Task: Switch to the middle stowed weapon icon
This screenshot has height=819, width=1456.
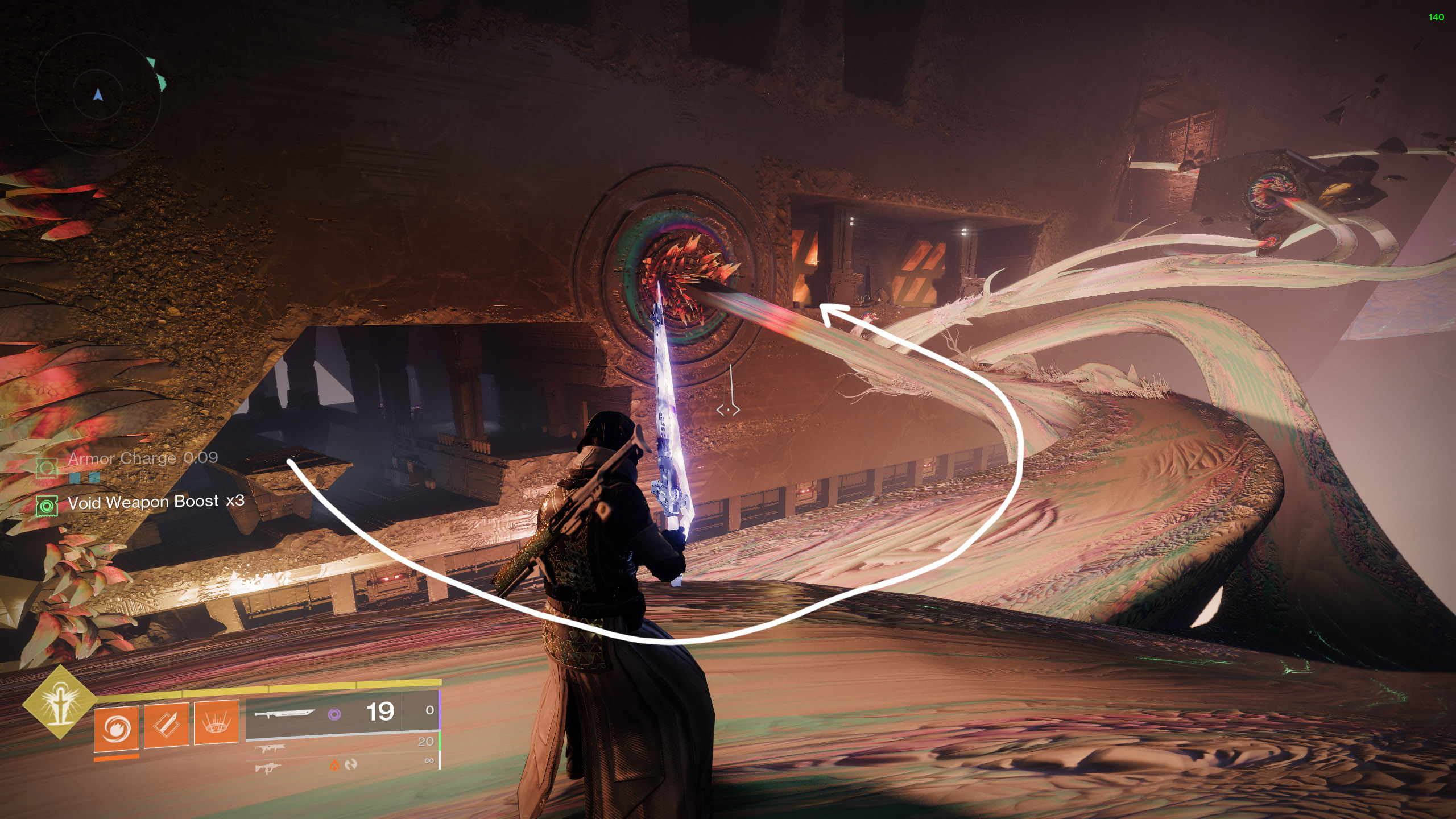Action: click(270, 748)
